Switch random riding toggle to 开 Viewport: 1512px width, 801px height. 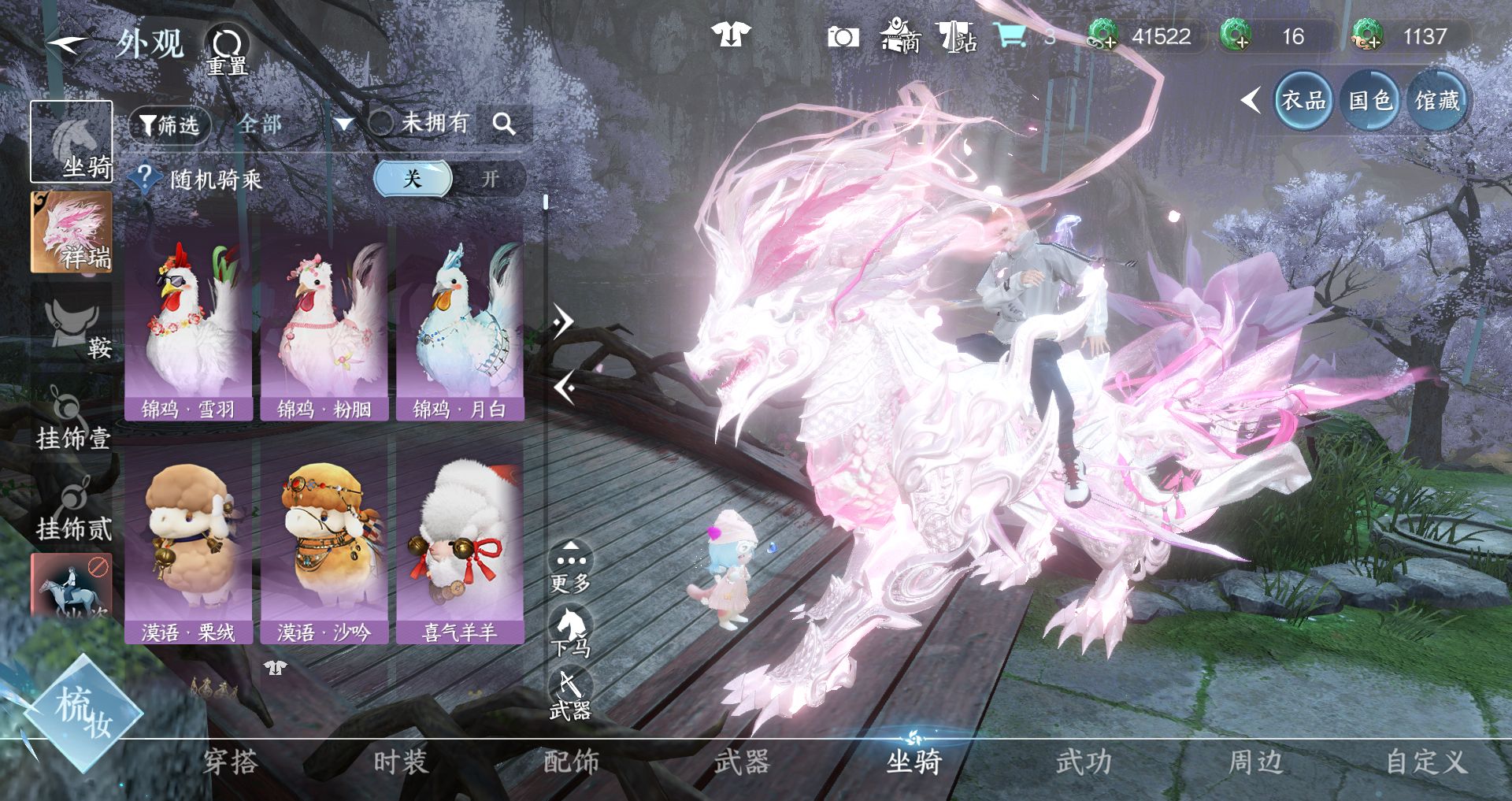[x=490, y=179]
